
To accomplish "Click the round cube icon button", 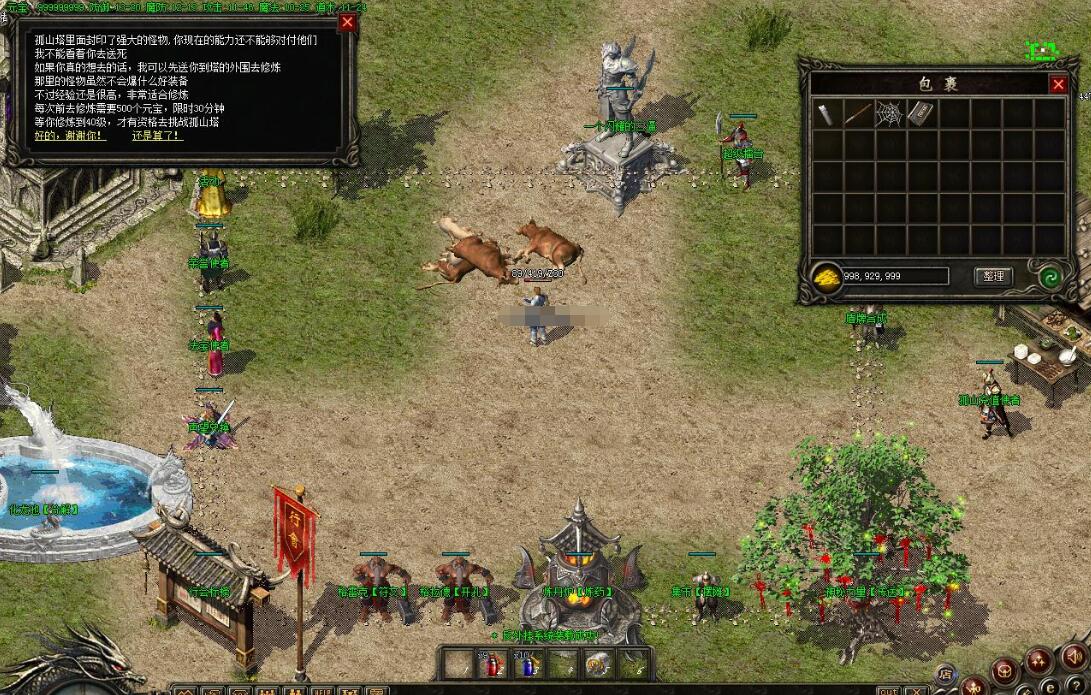I will point(1005,671).
